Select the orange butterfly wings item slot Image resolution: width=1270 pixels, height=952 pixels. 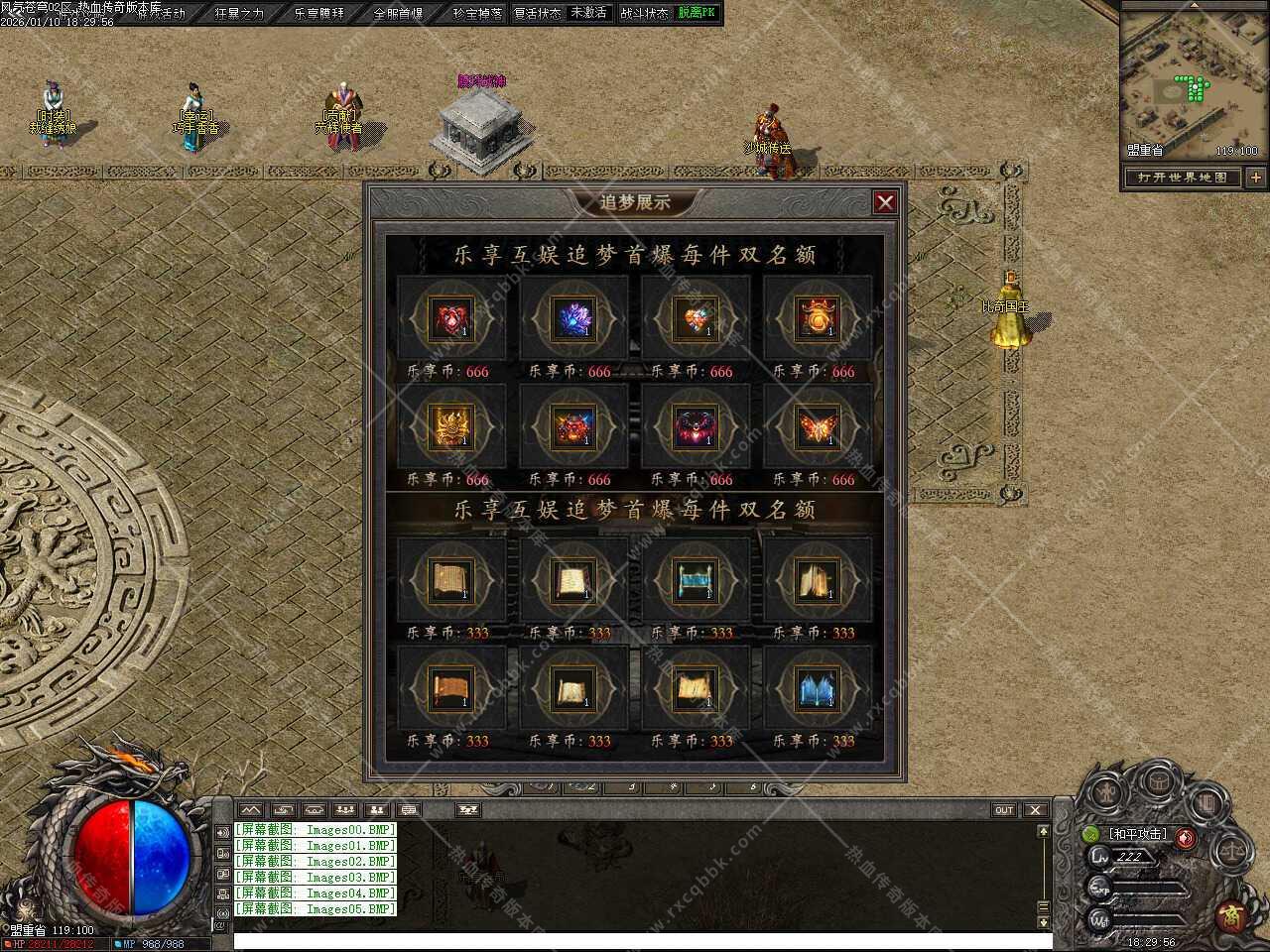(817, 426)
